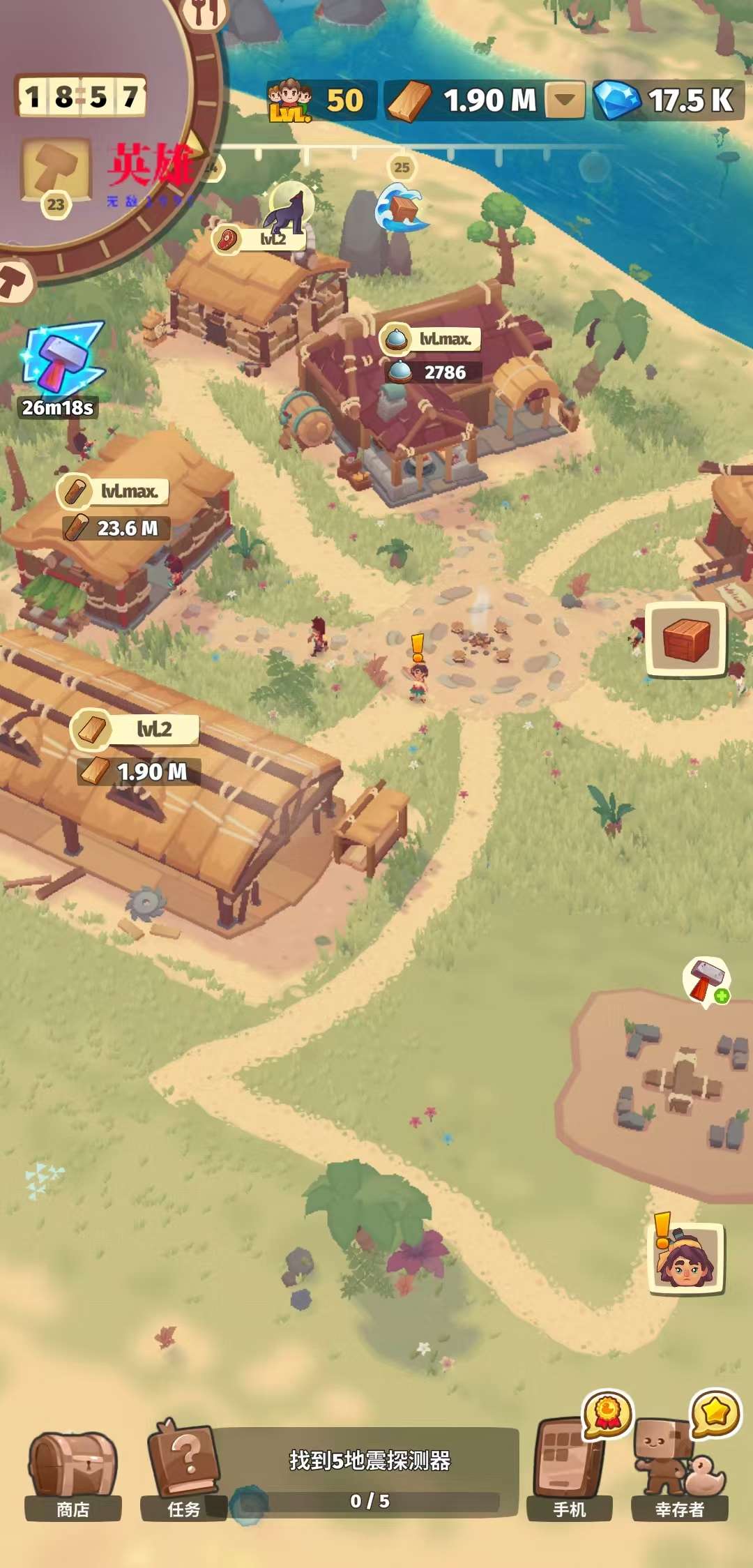
Task: Expand the wood resource dropdown arrow
Action: point(565,100)
